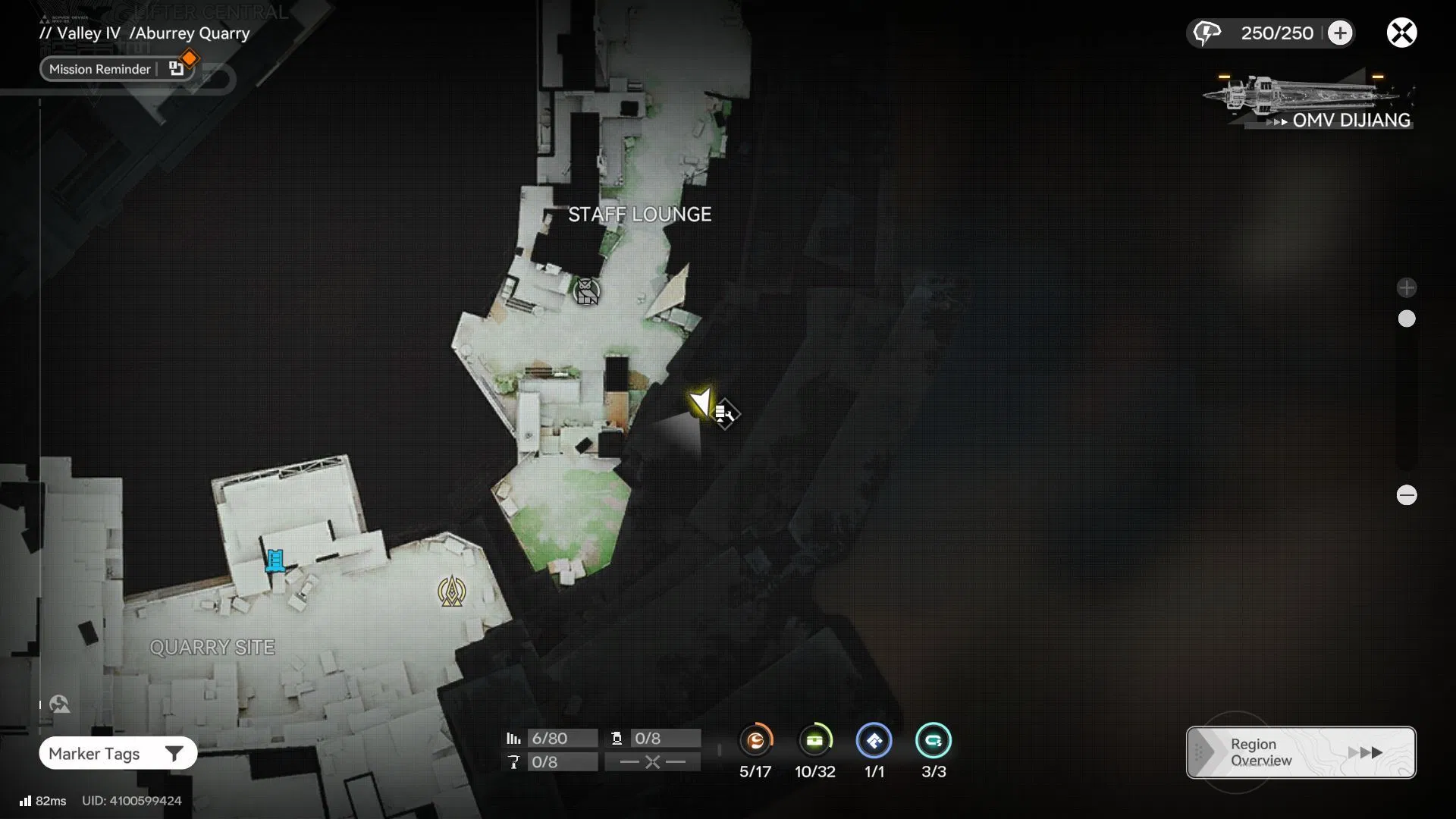Image resolution: width=1456 pixels, height=819 pixels.
Task: Show the blue diamond 1/1 tracker
Action: pyautogui.click(x=874, y=741)
